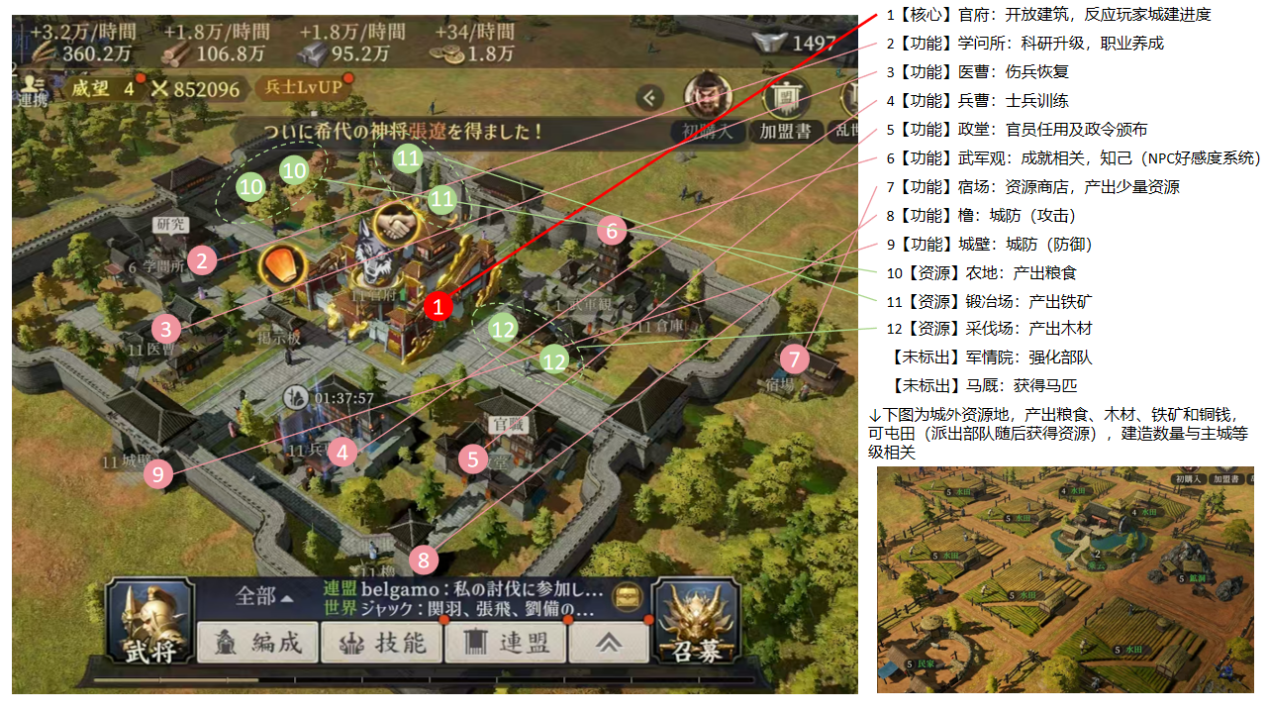Open the 技能 skills menu
The height and width of the screenshot is (713, 1267).
pos(381,642)
